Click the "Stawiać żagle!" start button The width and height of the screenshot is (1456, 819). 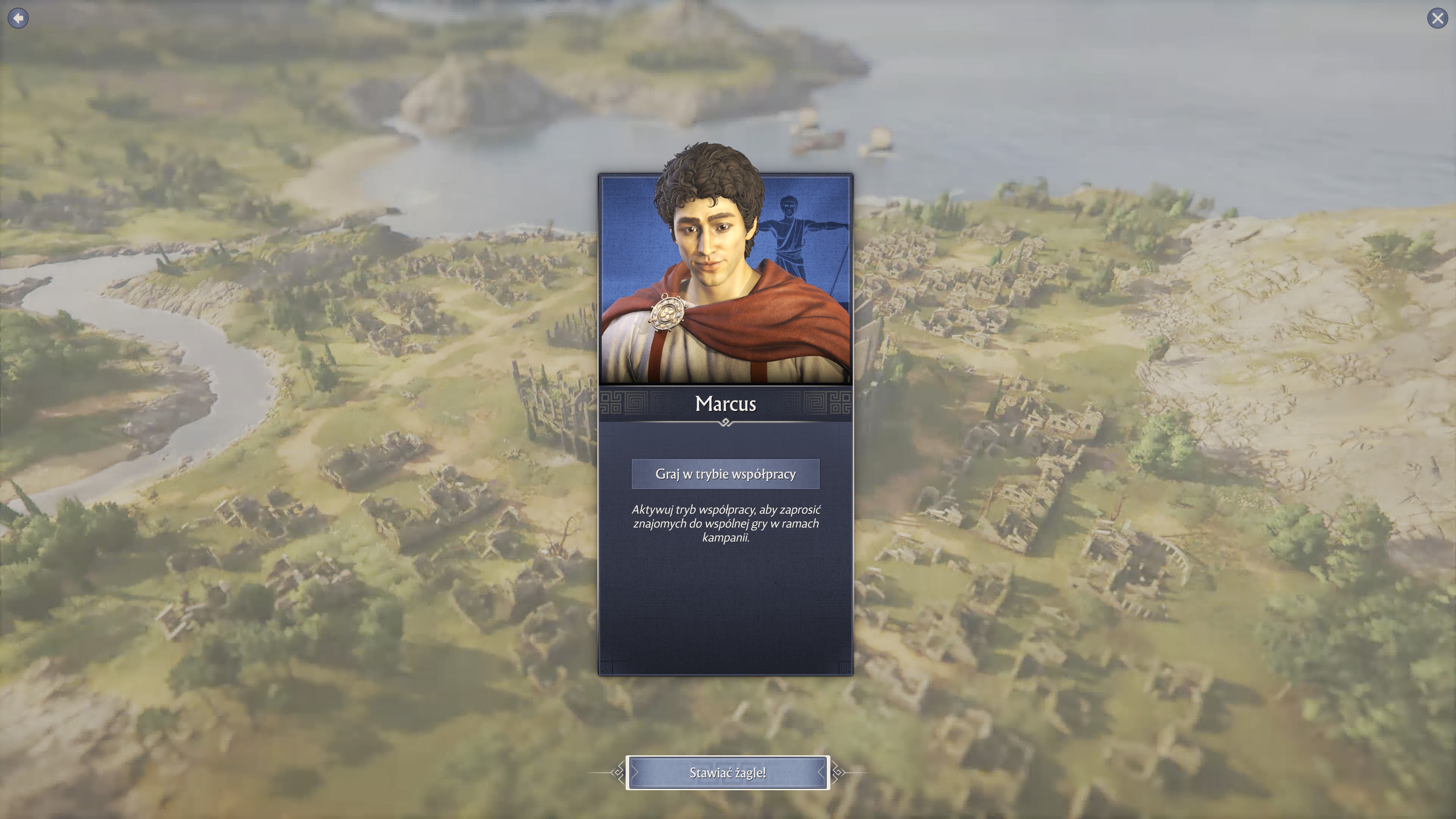[728, 773]
